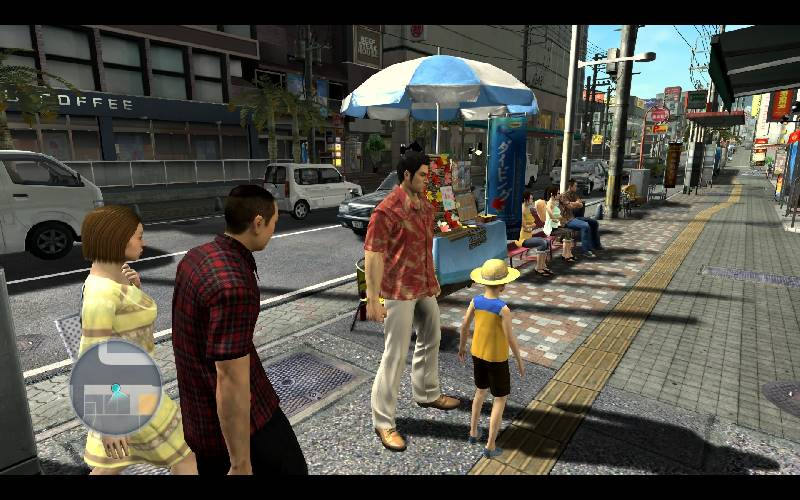Open the circular minimap
The image size is (800, 500).
coord(115,388)
